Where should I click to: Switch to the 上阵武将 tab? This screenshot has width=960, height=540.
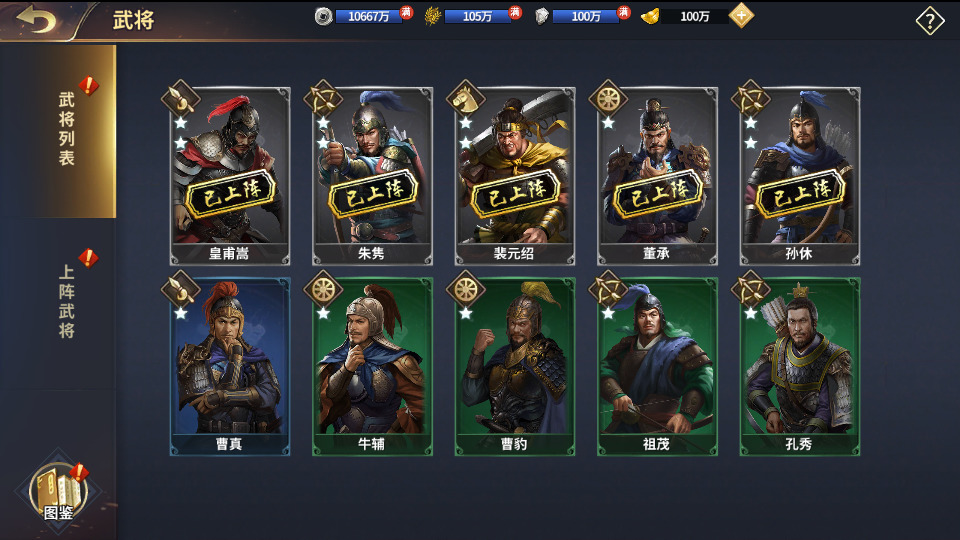(66, 302)
